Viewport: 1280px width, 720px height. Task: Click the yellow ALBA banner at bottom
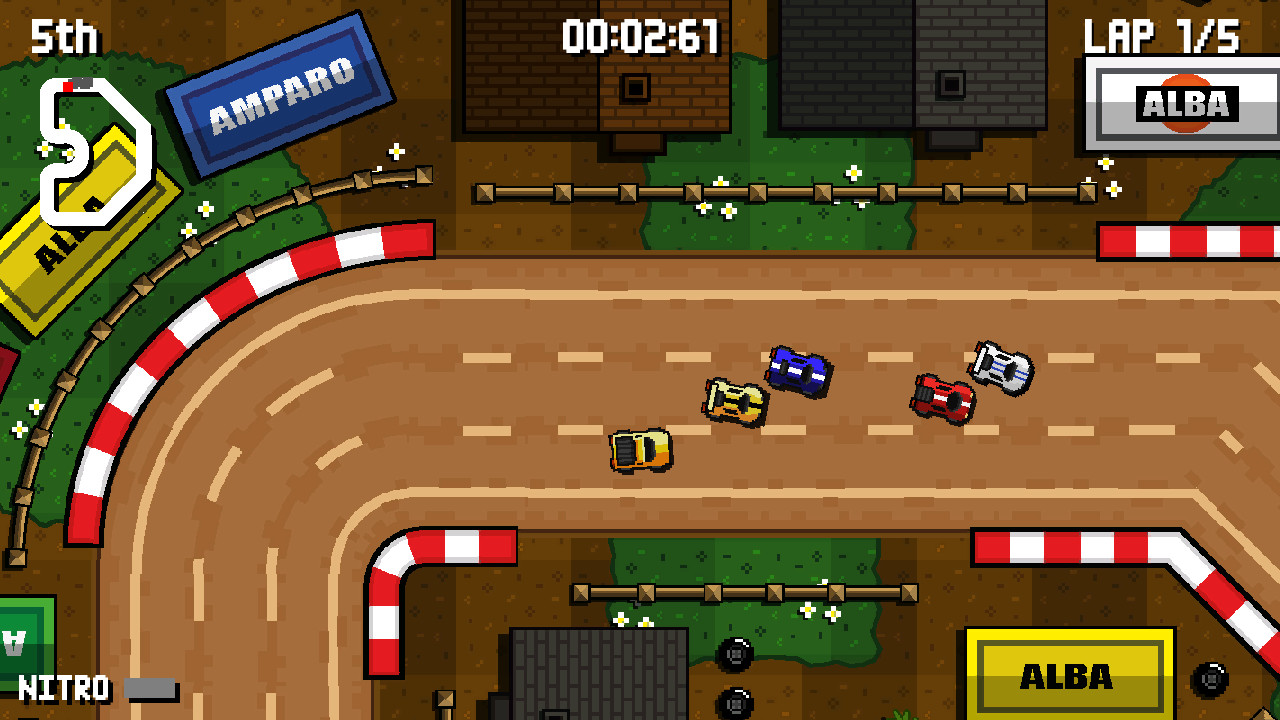click(1069, 675)
